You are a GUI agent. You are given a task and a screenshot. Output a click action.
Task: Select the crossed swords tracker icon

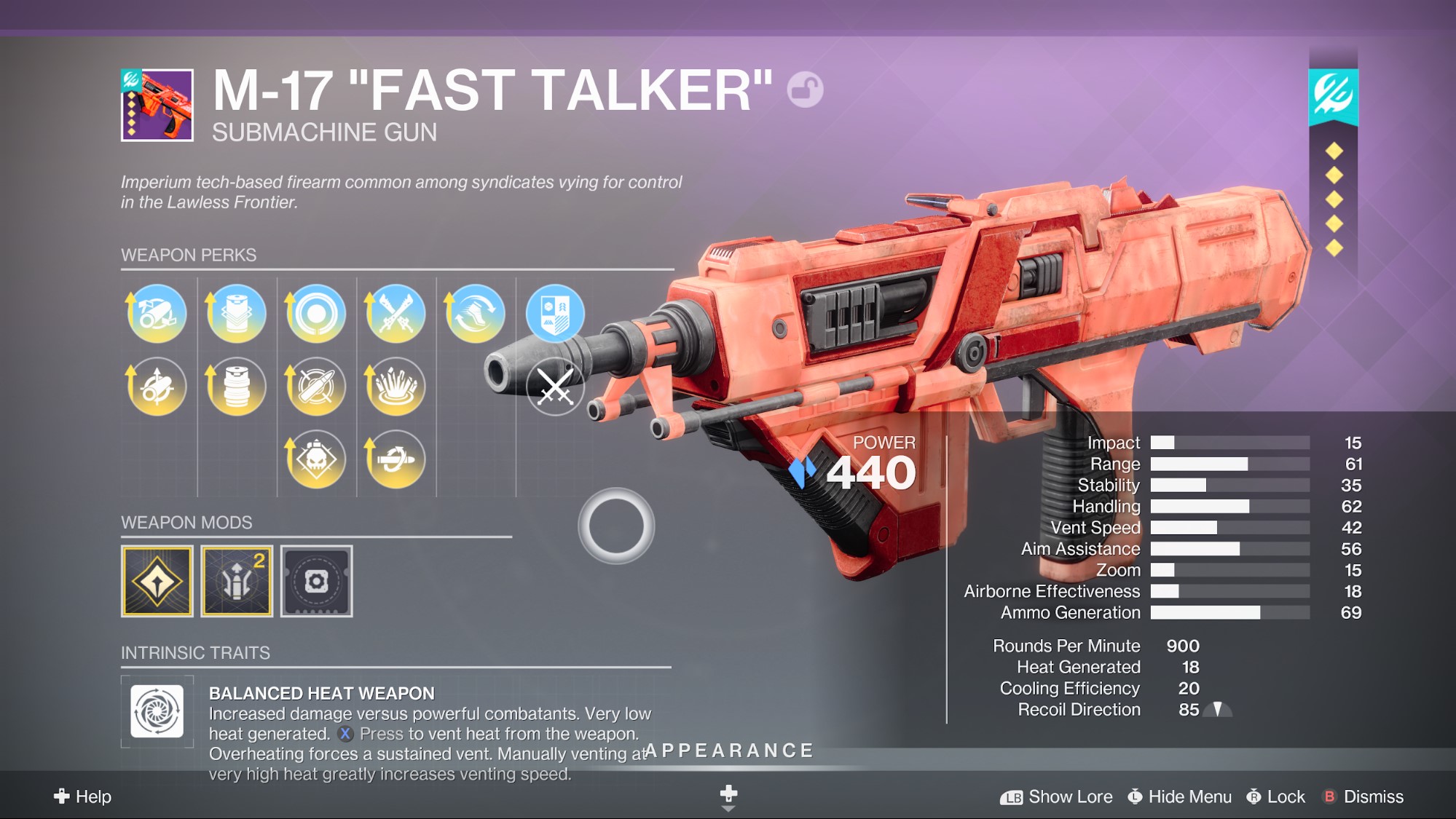(555, 387)
